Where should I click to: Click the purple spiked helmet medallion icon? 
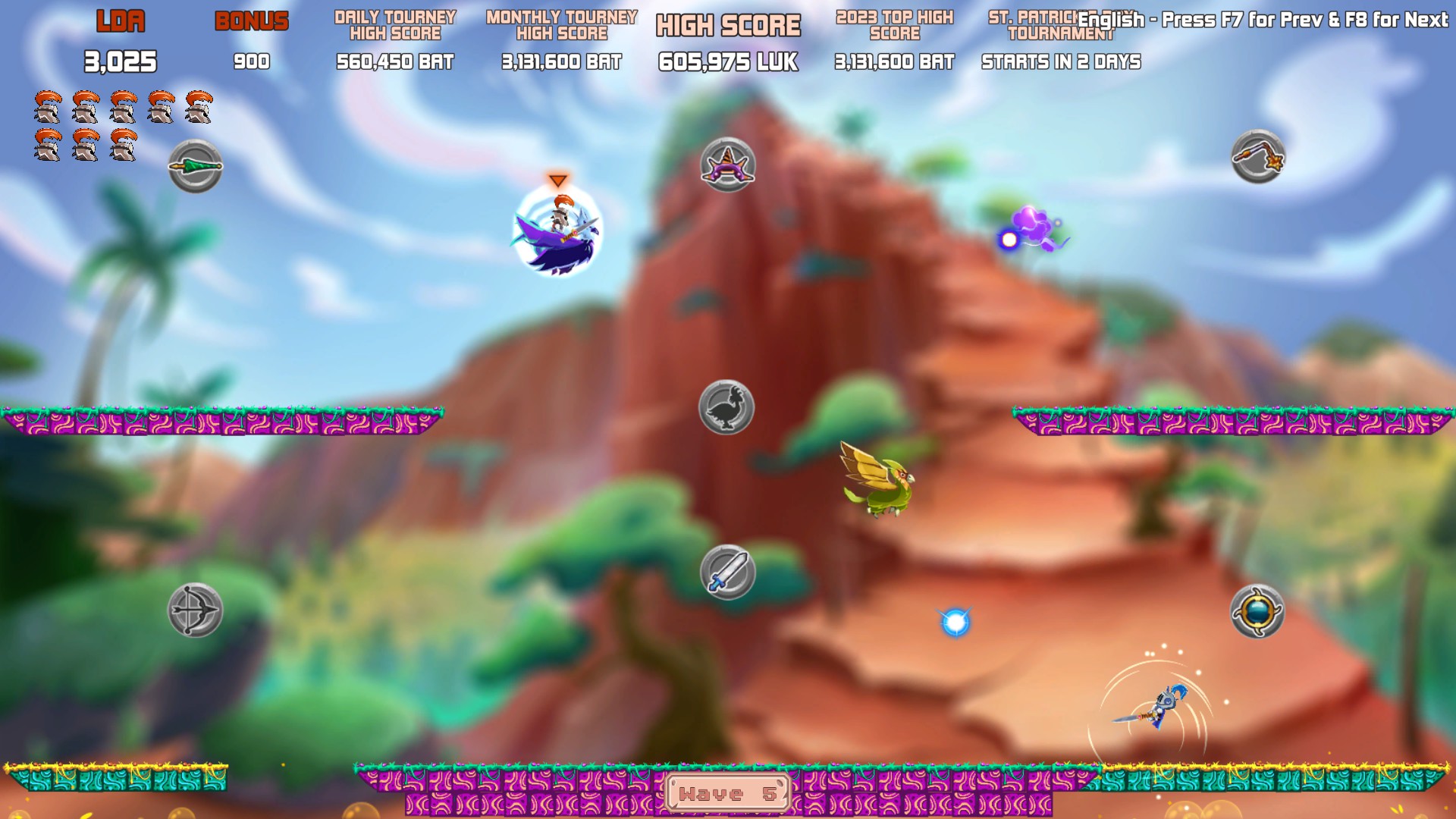[726, 166]
